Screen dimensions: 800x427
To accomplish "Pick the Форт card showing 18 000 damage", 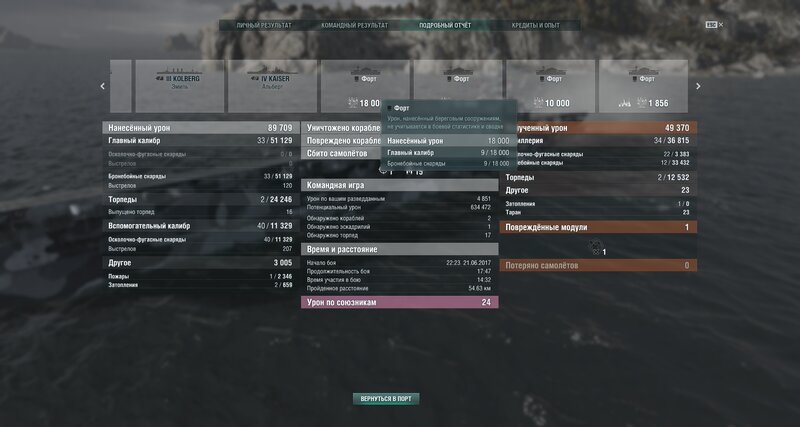I will pyautogui.click(x=364, y=86).
